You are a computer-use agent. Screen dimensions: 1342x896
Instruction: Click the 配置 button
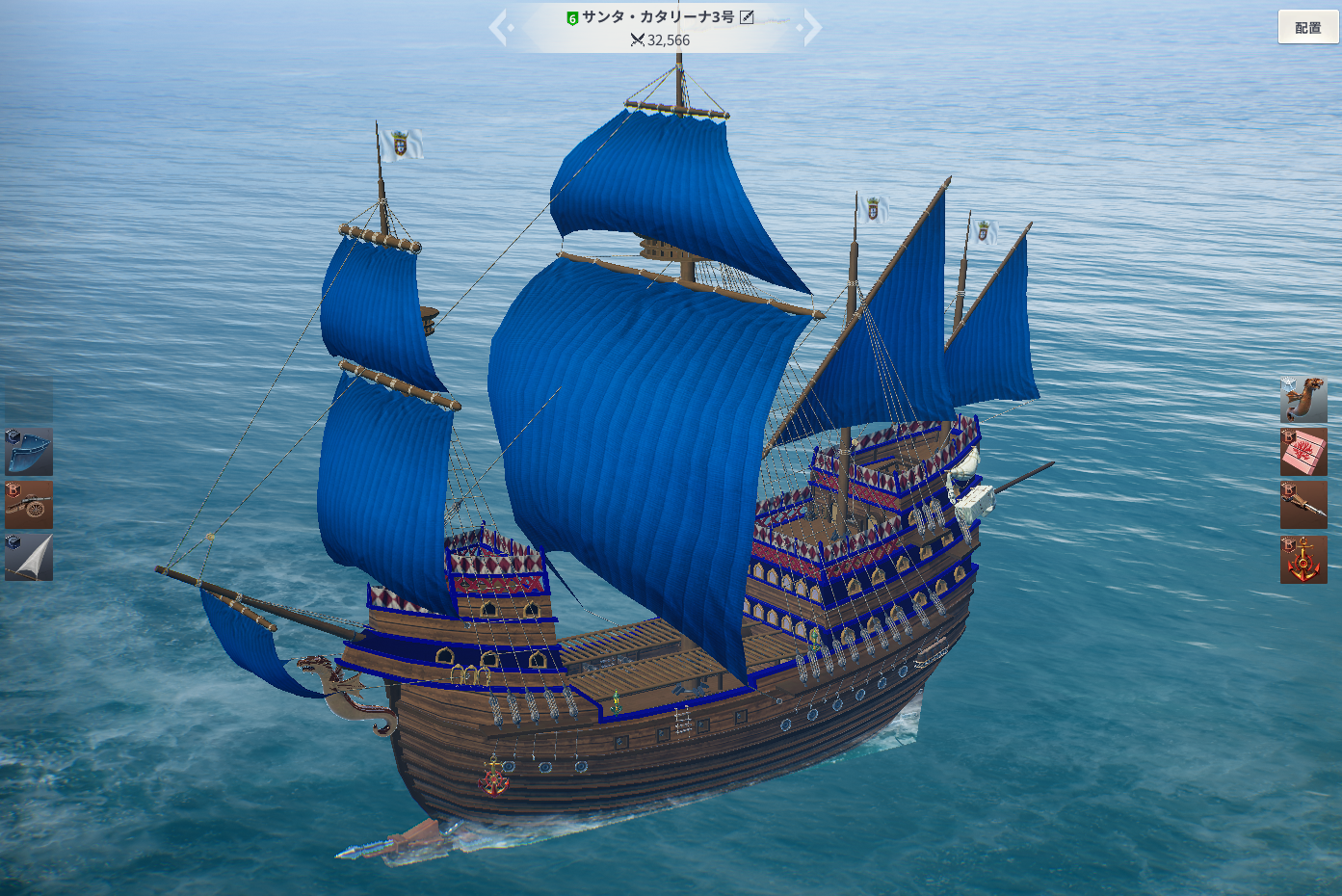tap(1307, 27)
